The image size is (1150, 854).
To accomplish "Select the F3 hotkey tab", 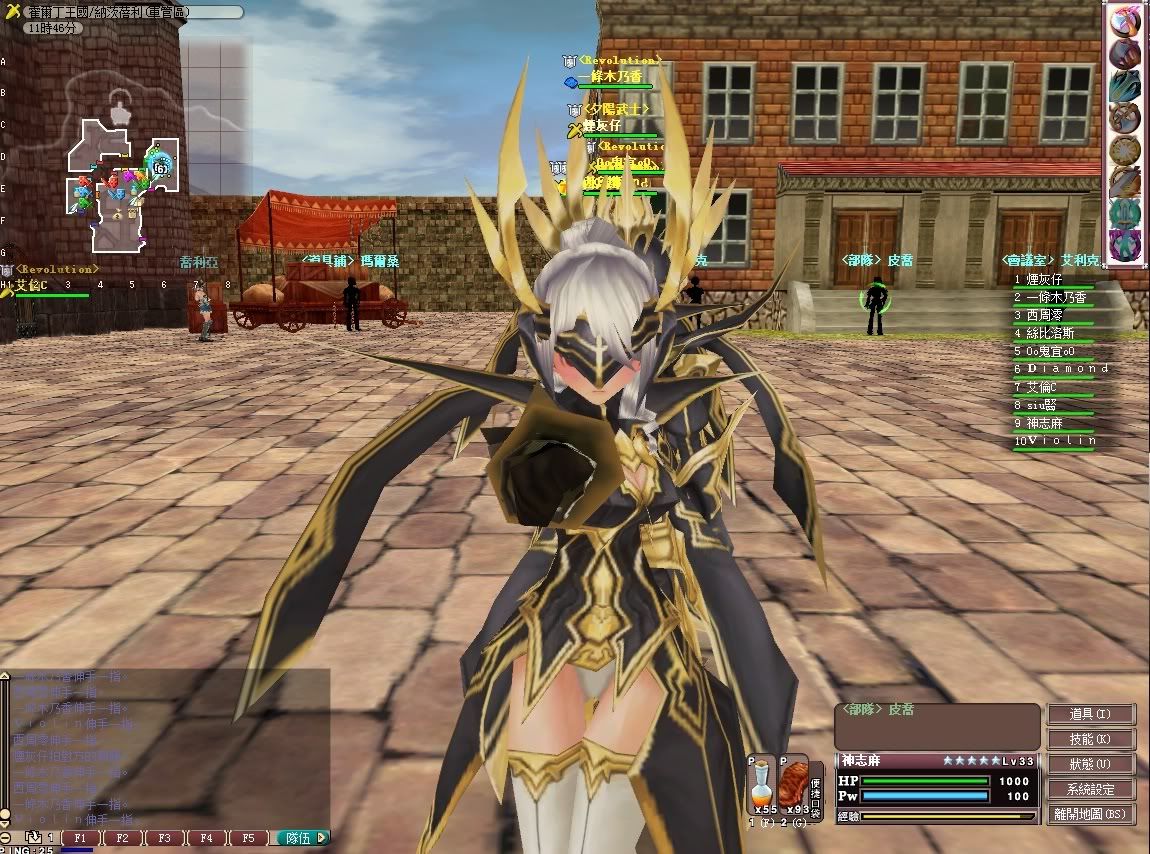I will tap(164, 838).
